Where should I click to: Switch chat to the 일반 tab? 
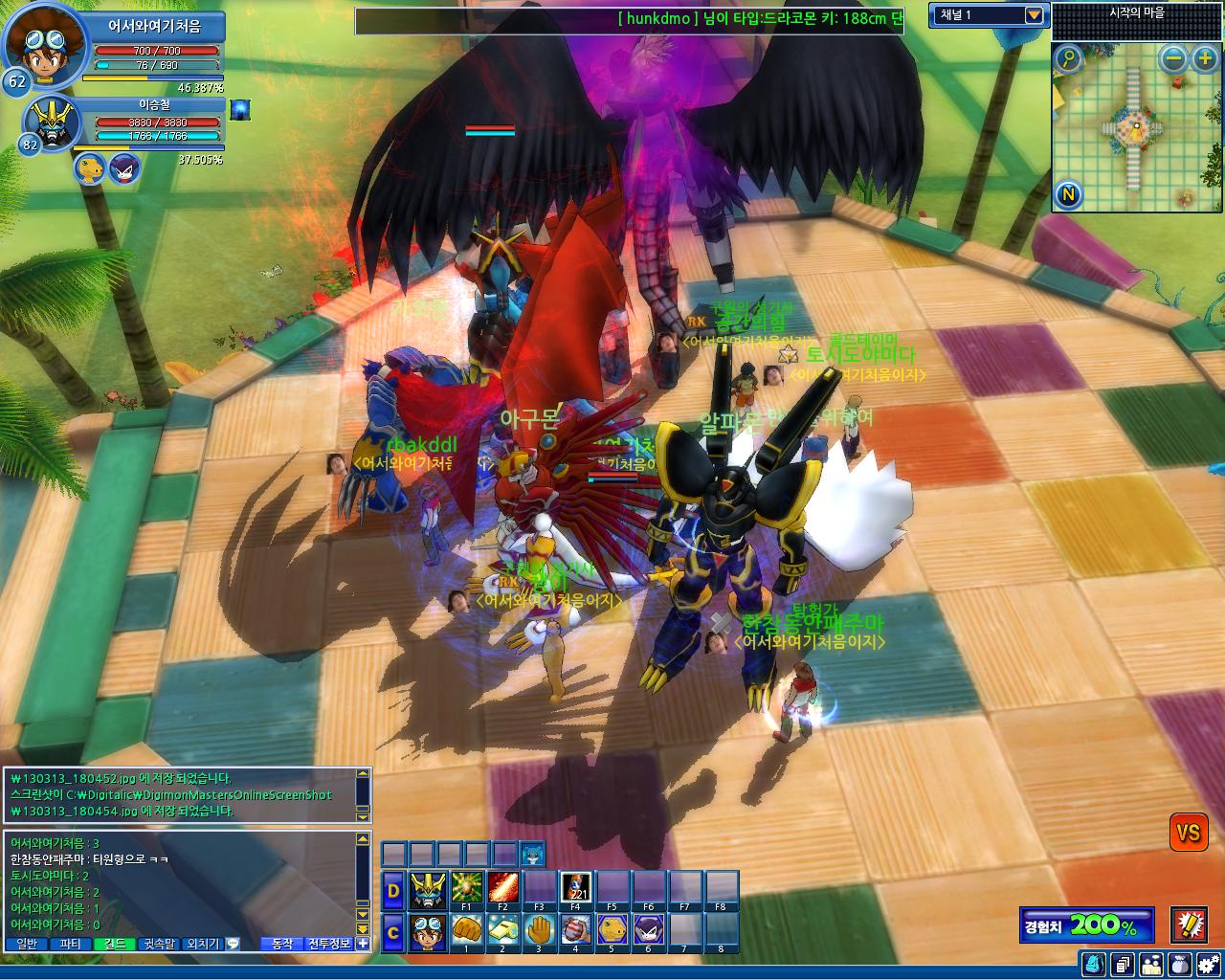27,944
